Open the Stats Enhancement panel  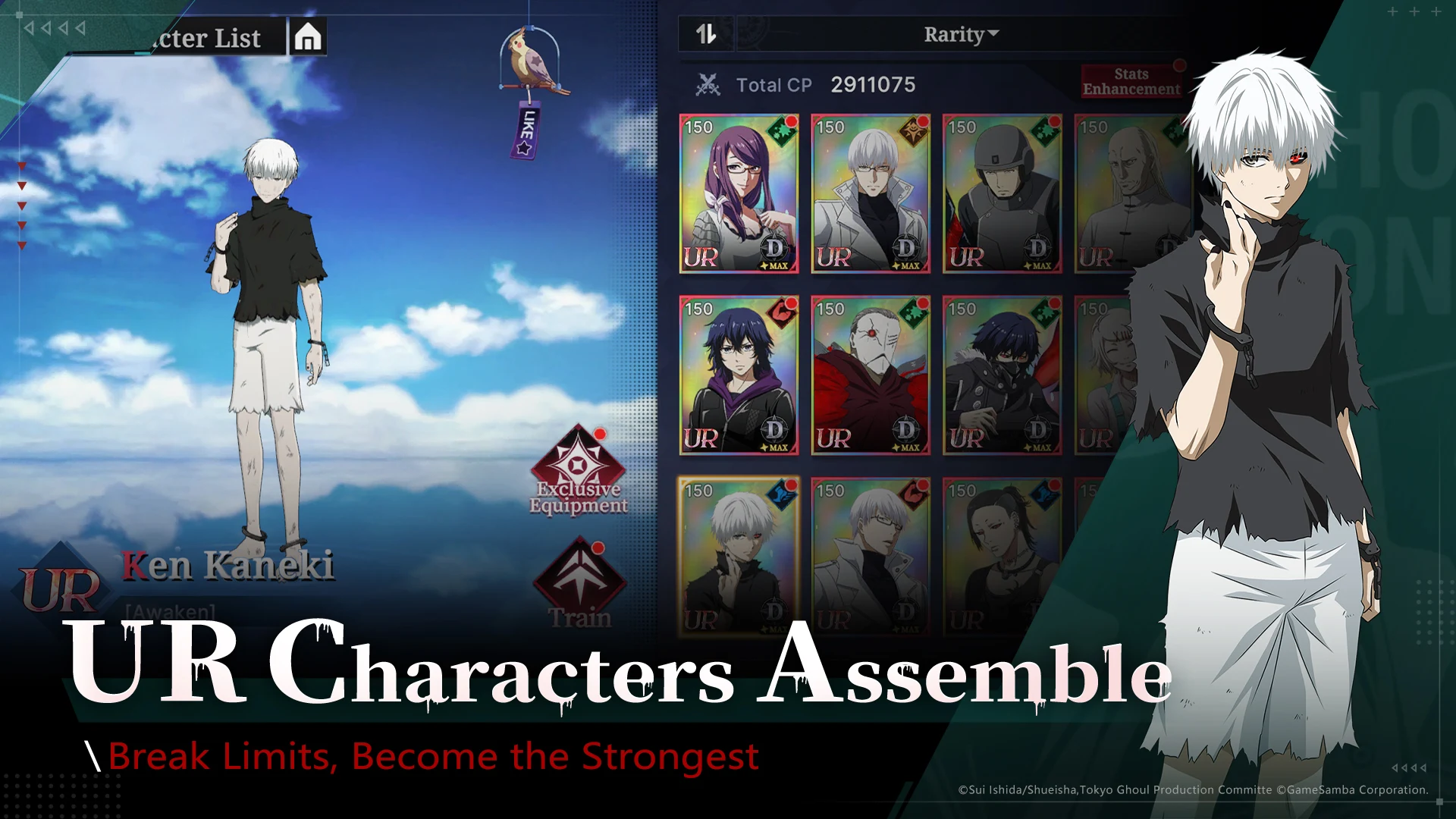coord(1130,80)
